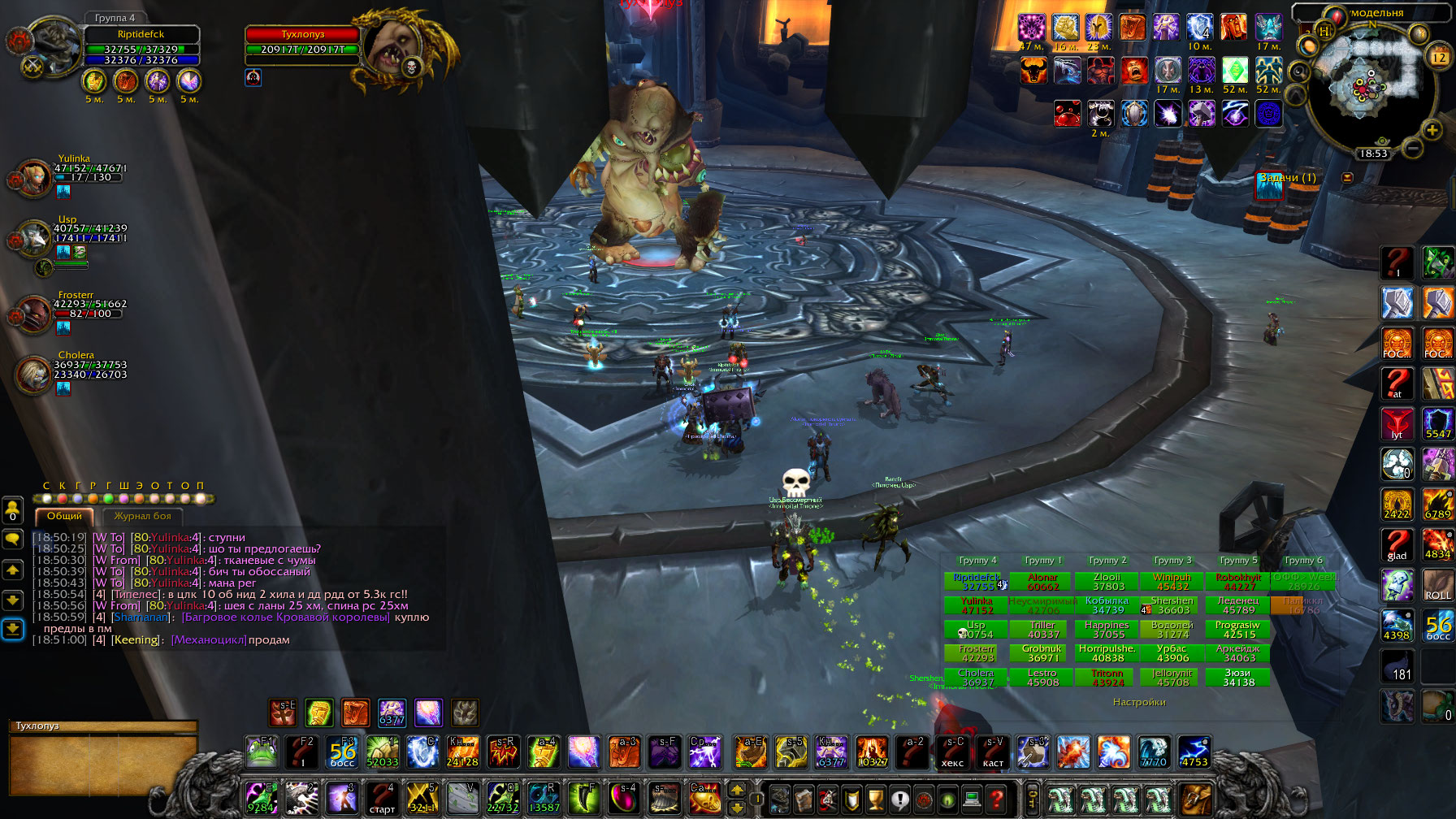Screen dimensions: 1456x819
Task: Open the red question mark help menu
Action: click(997, 799)
